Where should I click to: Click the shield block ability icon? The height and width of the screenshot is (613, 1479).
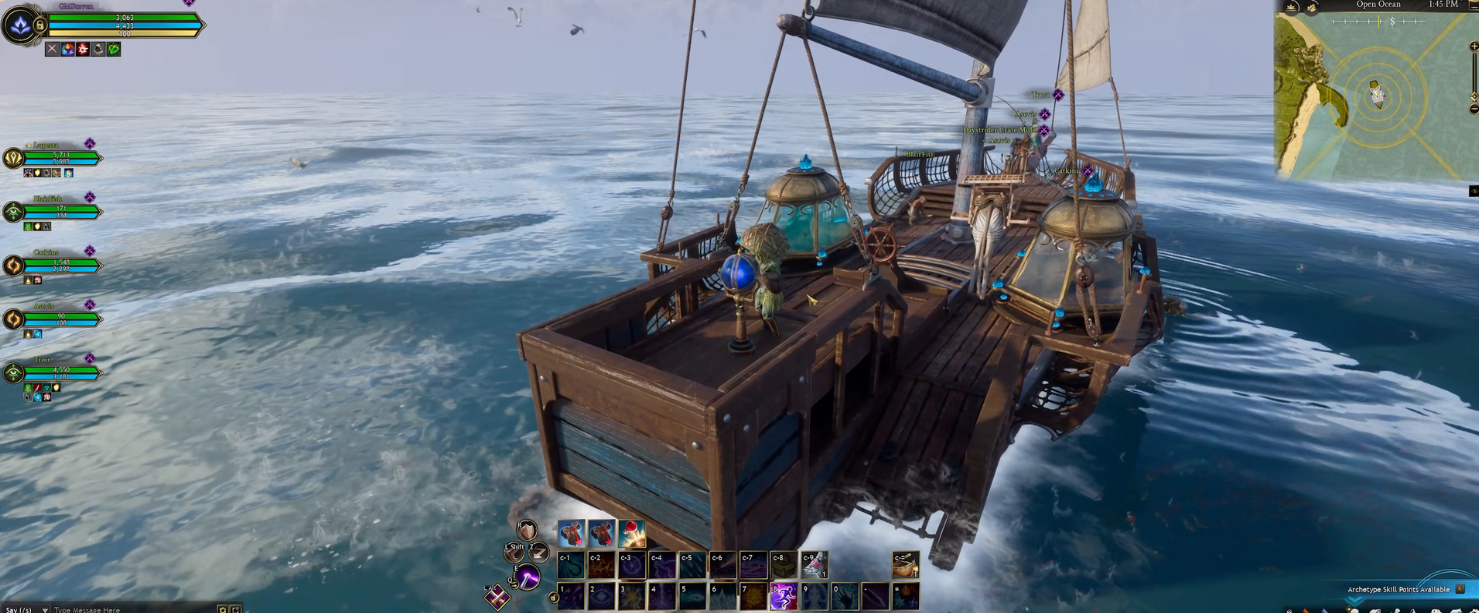(x=527, y=530)
